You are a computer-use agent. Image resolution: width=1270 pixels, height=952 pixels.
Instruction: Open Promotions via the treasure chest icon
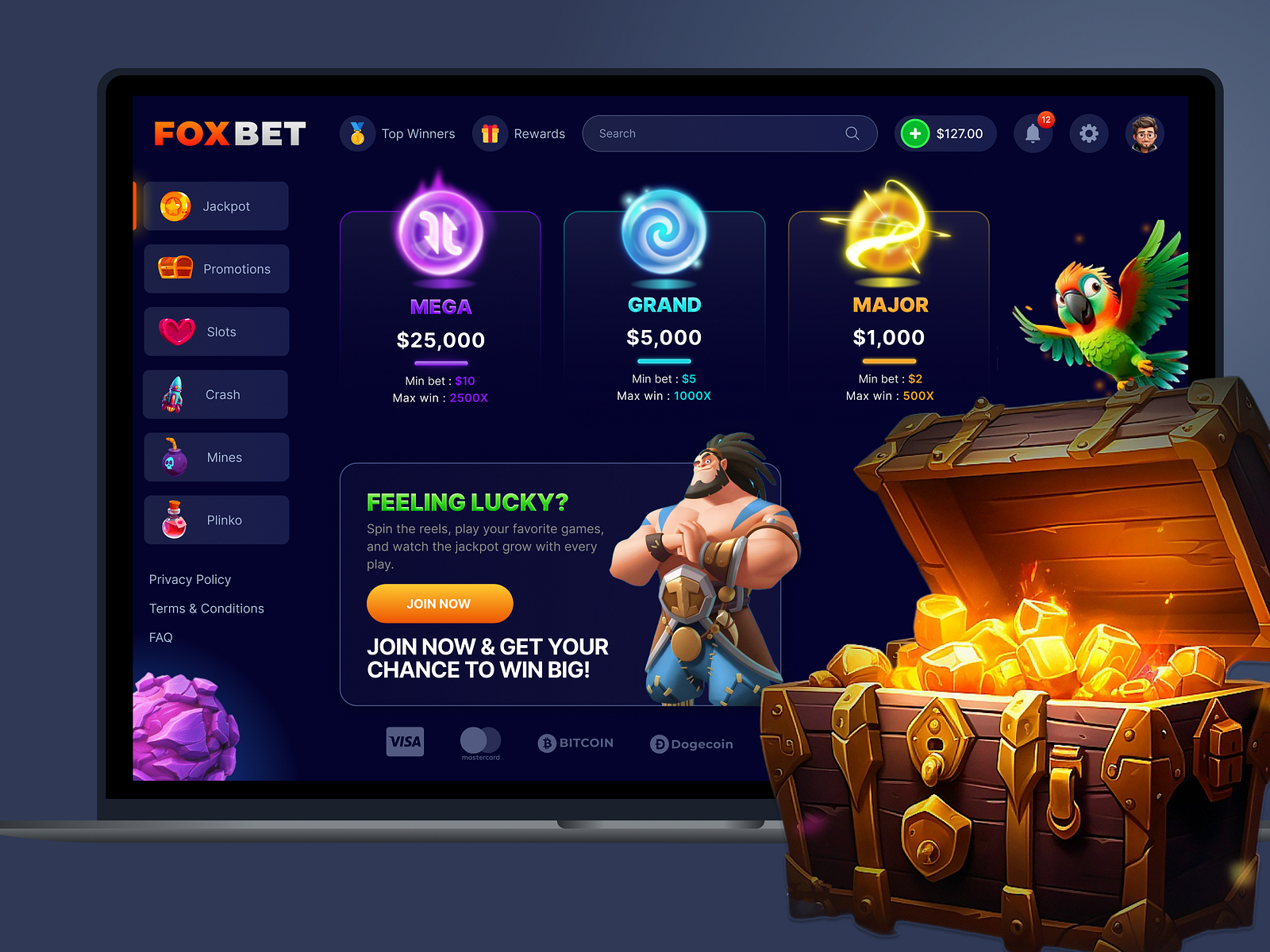click(176, 268)
